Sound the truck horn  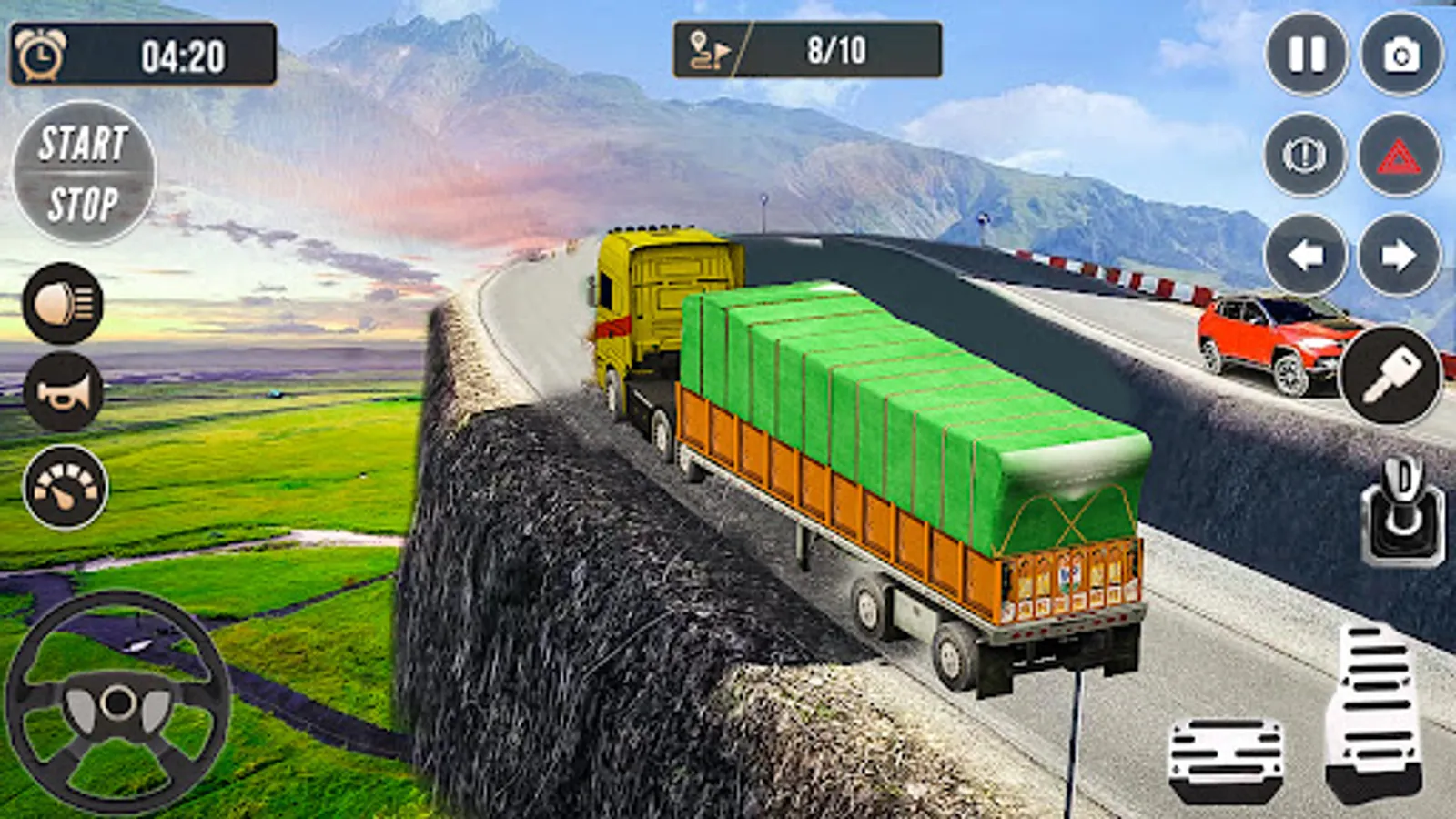pos(63,392)
